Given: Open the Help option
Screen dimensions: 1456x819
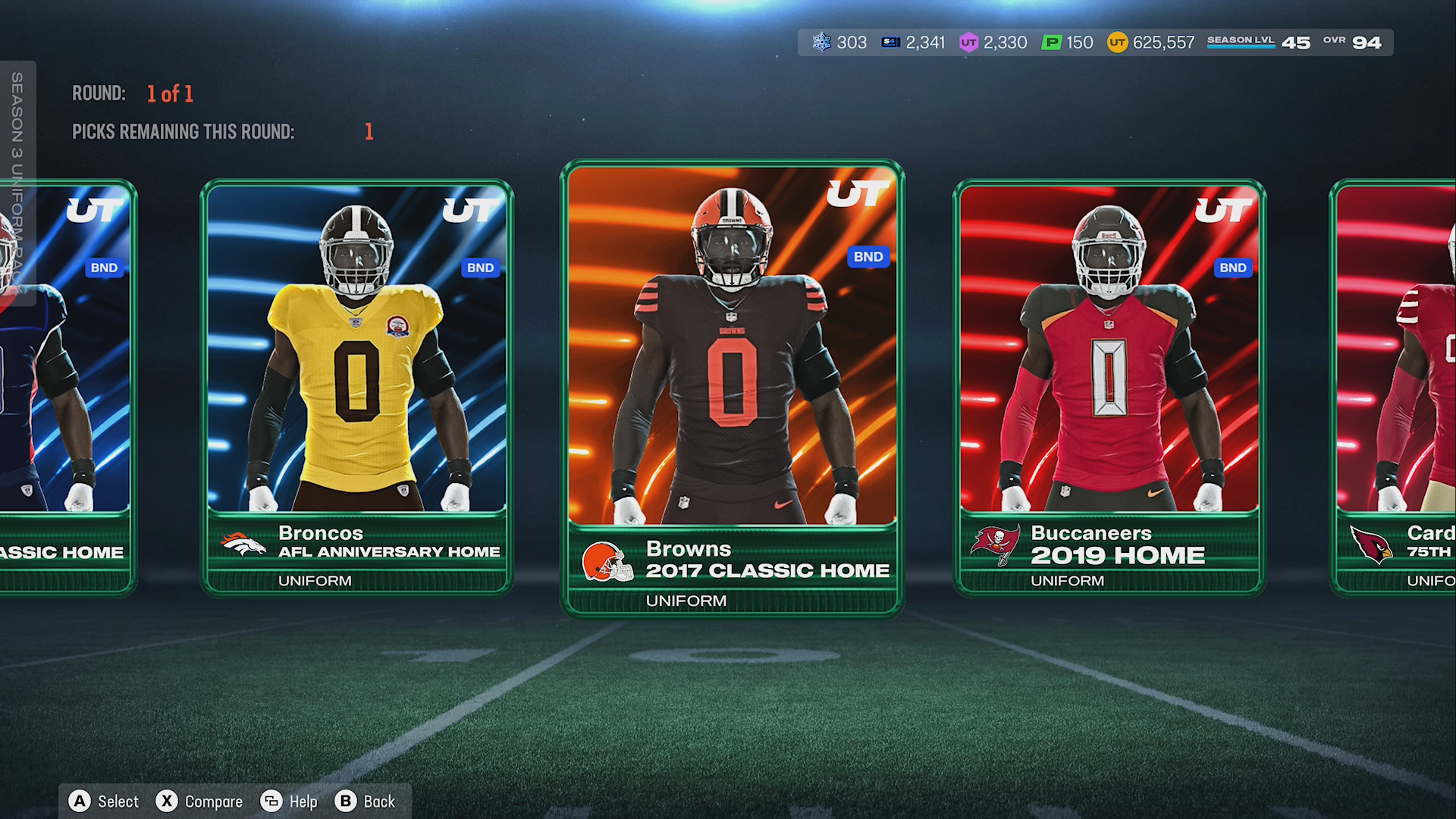Looking at the screenshot, I should point(289,802).
